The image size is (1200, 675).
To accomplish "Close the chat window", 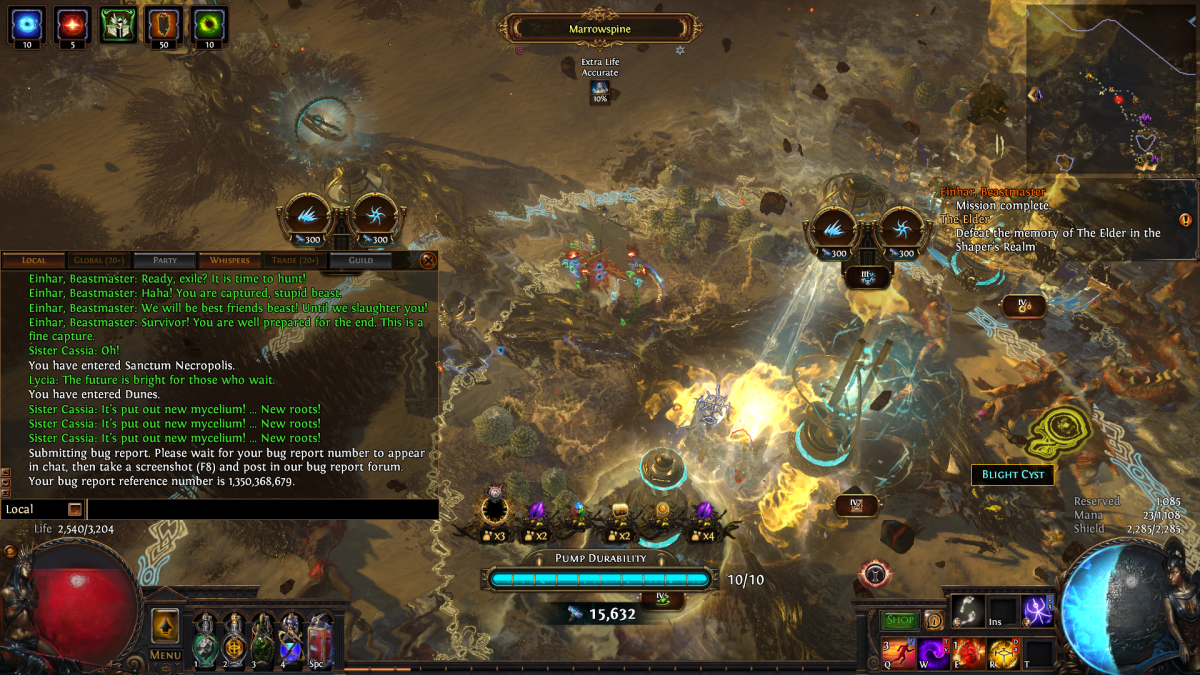I will [428, 260].
